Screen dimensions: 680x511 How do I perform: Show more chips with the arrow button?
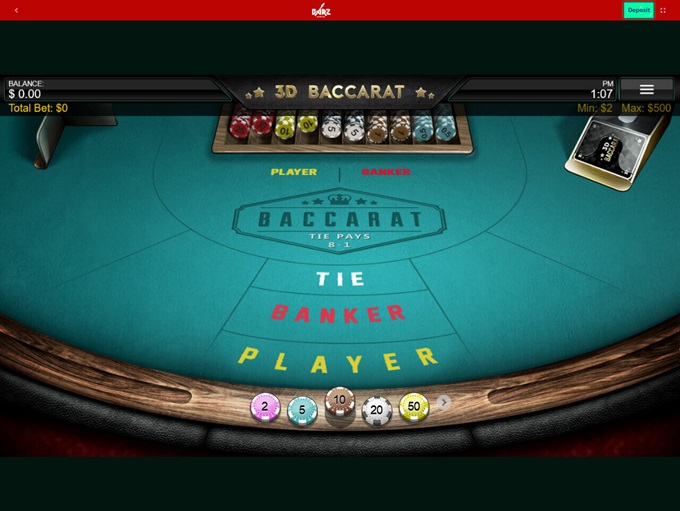[x=445, y=402]
